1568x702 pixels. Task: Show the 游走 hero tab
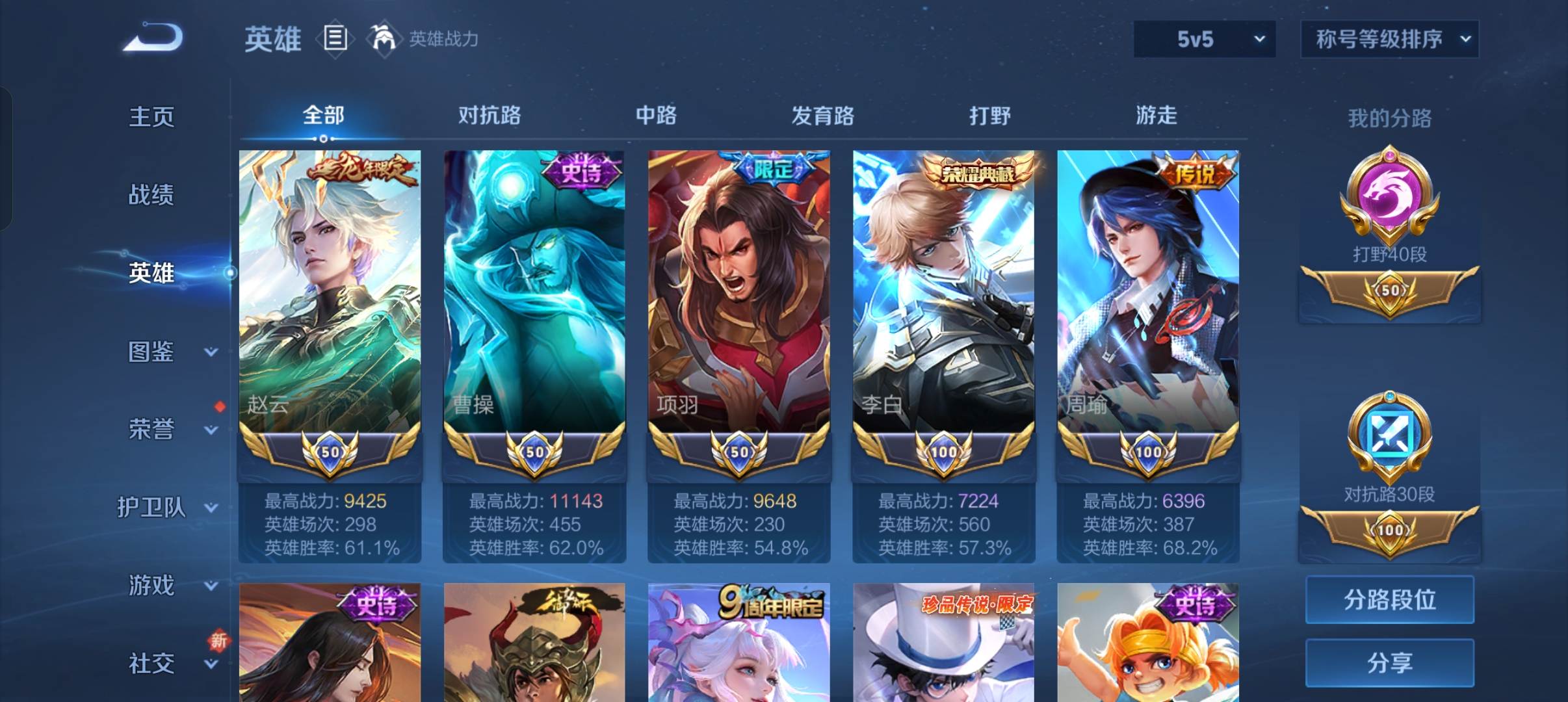pos(1156,116)
